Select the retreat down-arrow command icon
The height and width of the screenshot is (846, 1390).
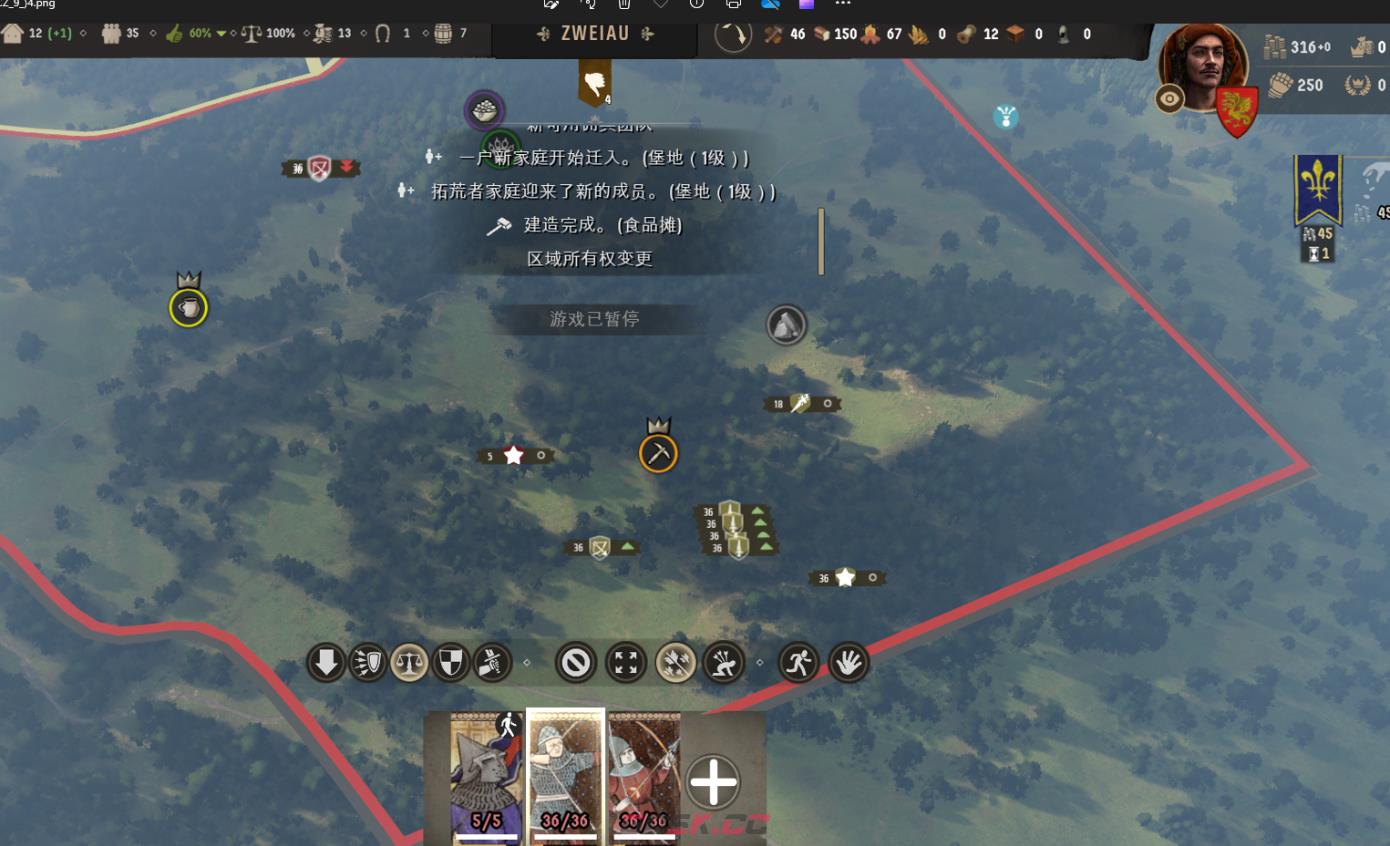(326, 662)
